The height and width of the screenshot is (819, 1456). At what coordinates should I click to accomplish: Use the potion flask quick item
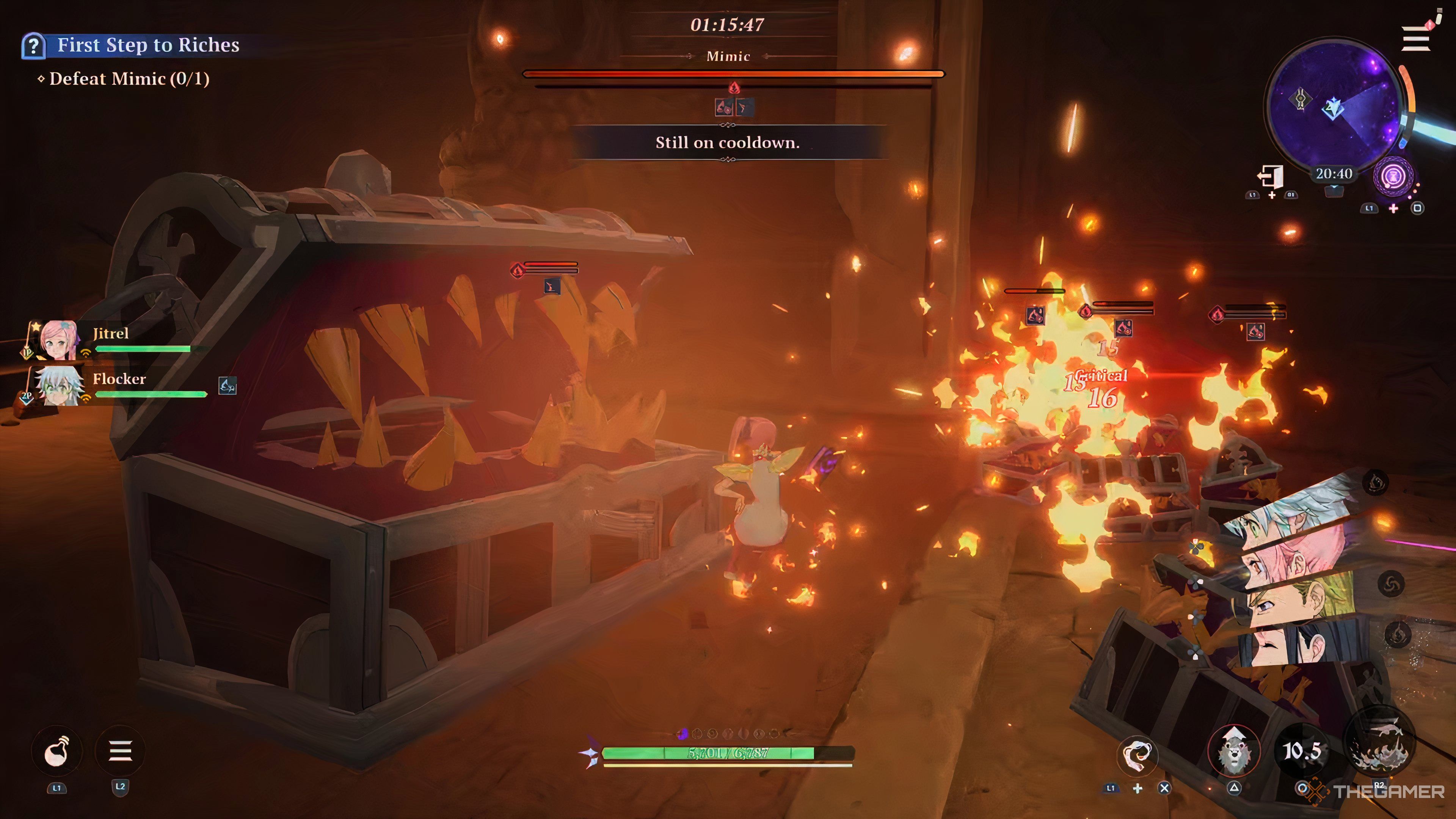[x=56, y=751]
